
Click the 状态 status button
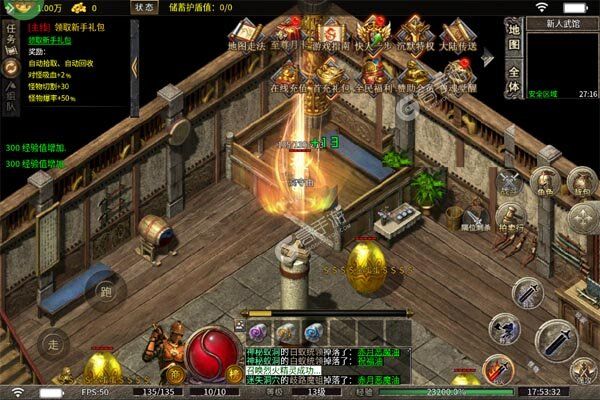pos(145,7)
